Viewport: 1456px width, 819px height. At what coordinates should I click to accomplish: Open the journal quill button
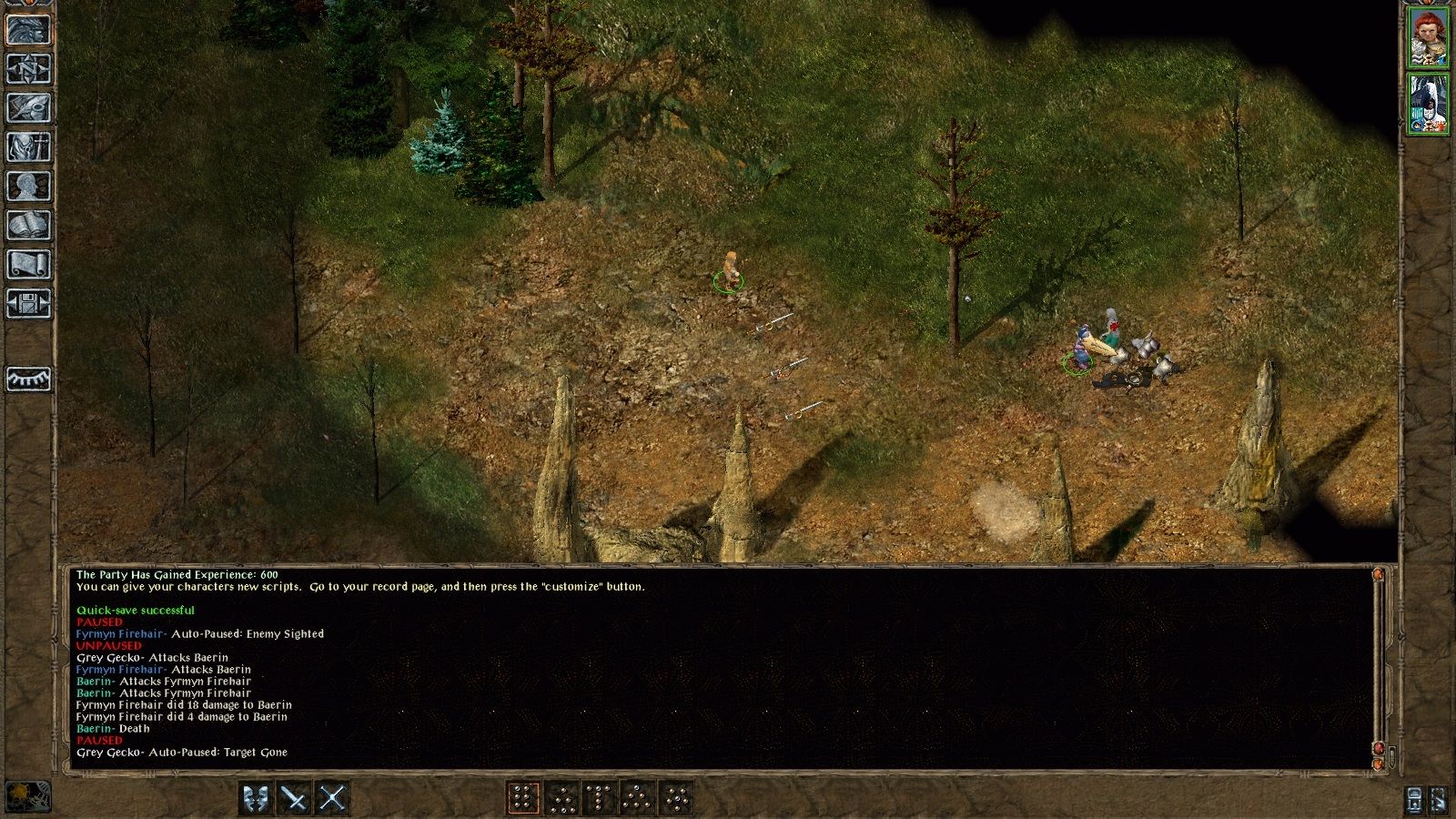pyautogui.click(x=28, y=107)
